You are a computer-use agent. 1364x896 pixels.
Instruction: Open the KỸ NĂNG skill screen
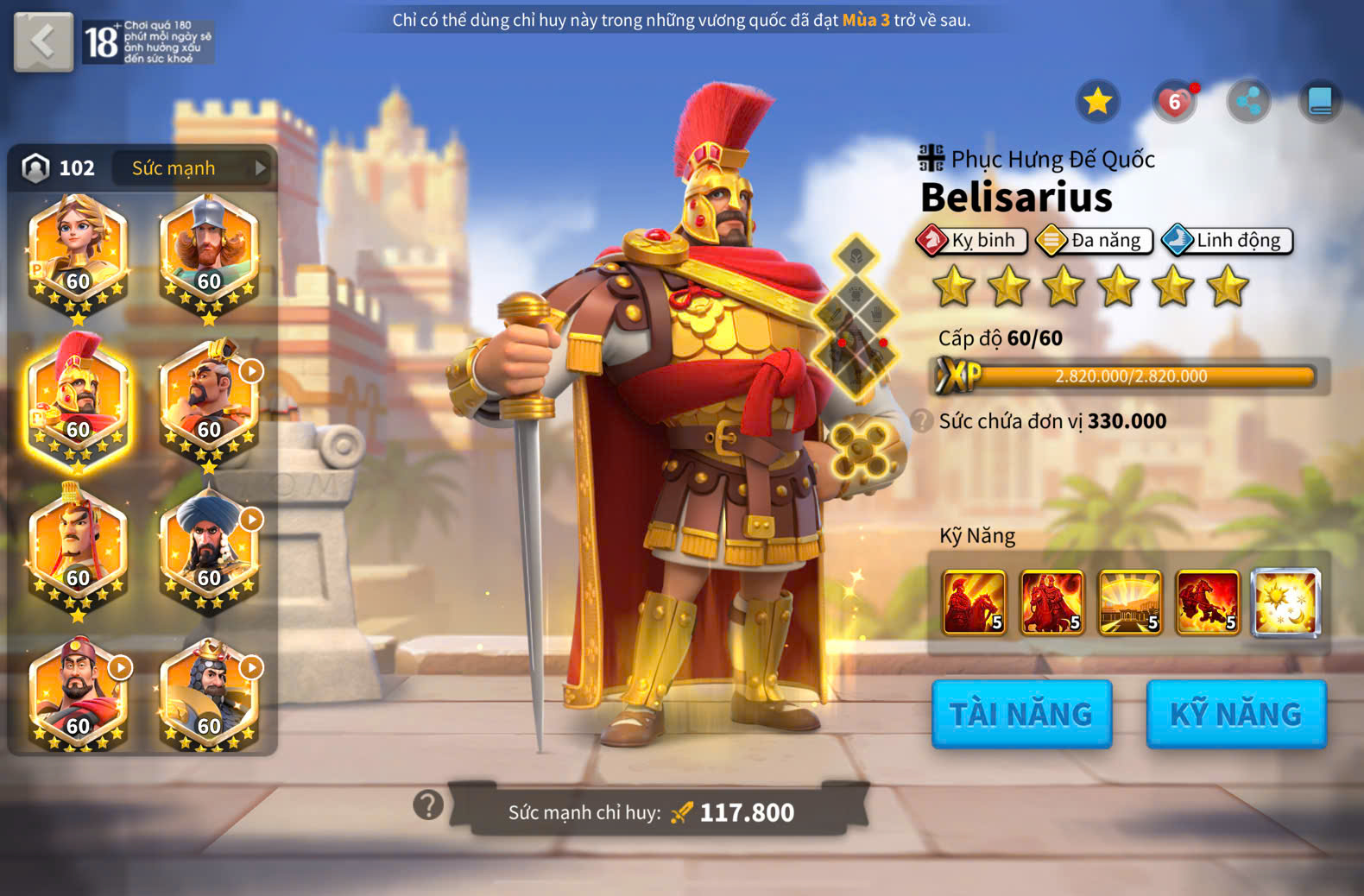tap(1235, 714)
